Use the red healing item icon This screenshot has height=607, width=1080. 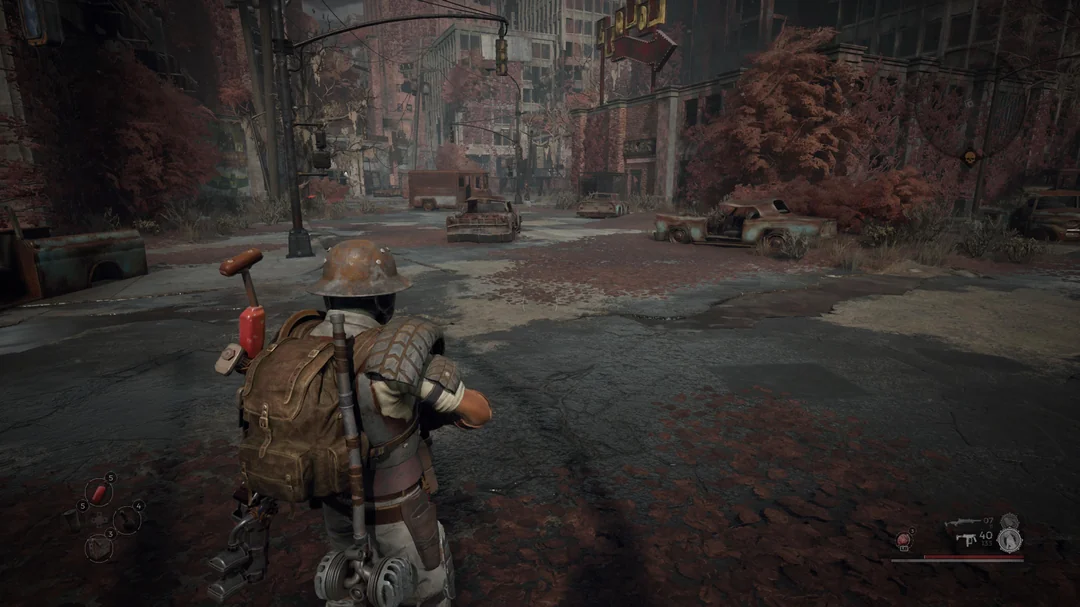pyautogui.click(x=903, y=540)
